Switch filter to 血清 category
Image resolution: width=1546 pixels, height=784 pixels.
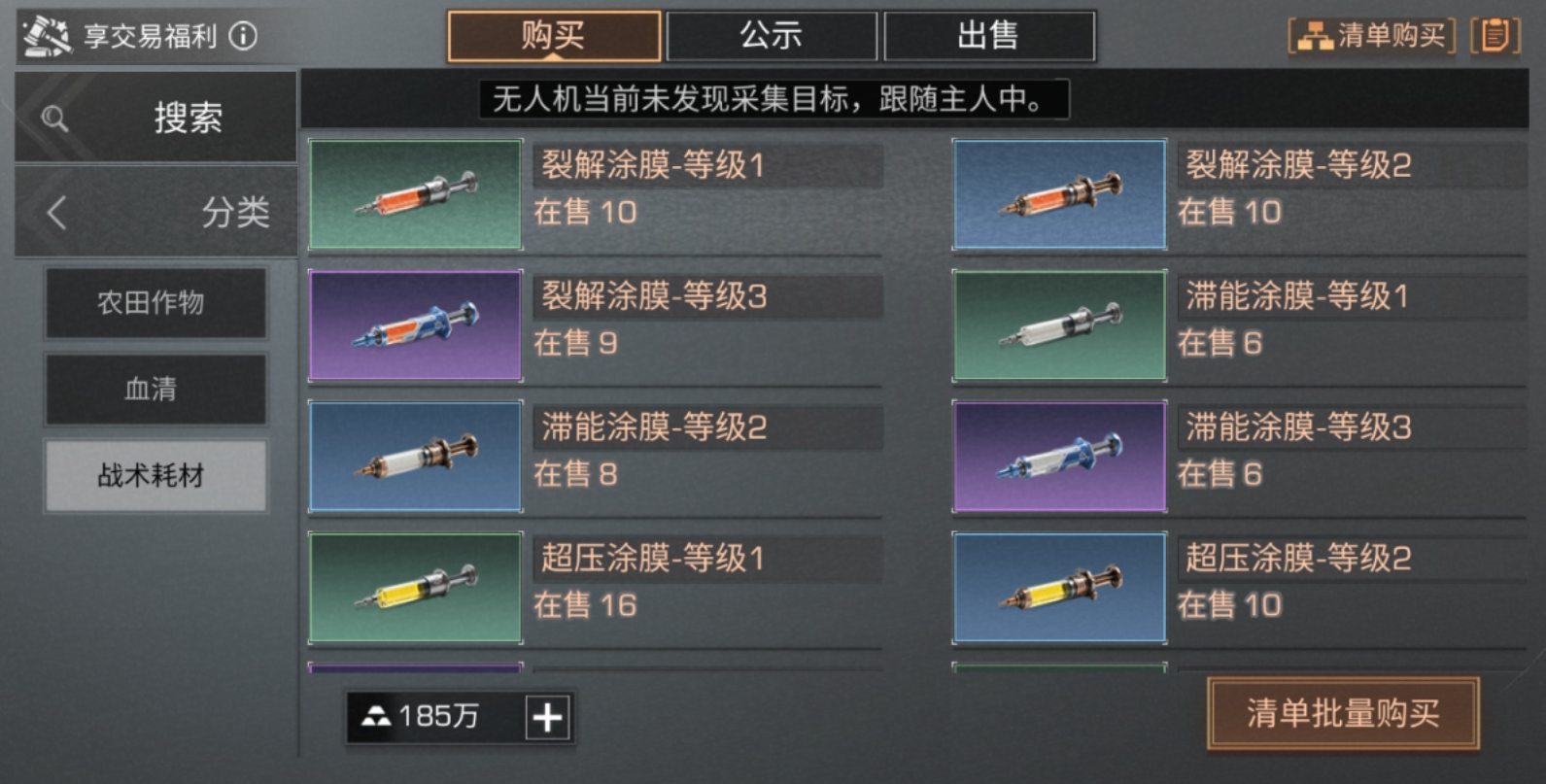point(155,390)
